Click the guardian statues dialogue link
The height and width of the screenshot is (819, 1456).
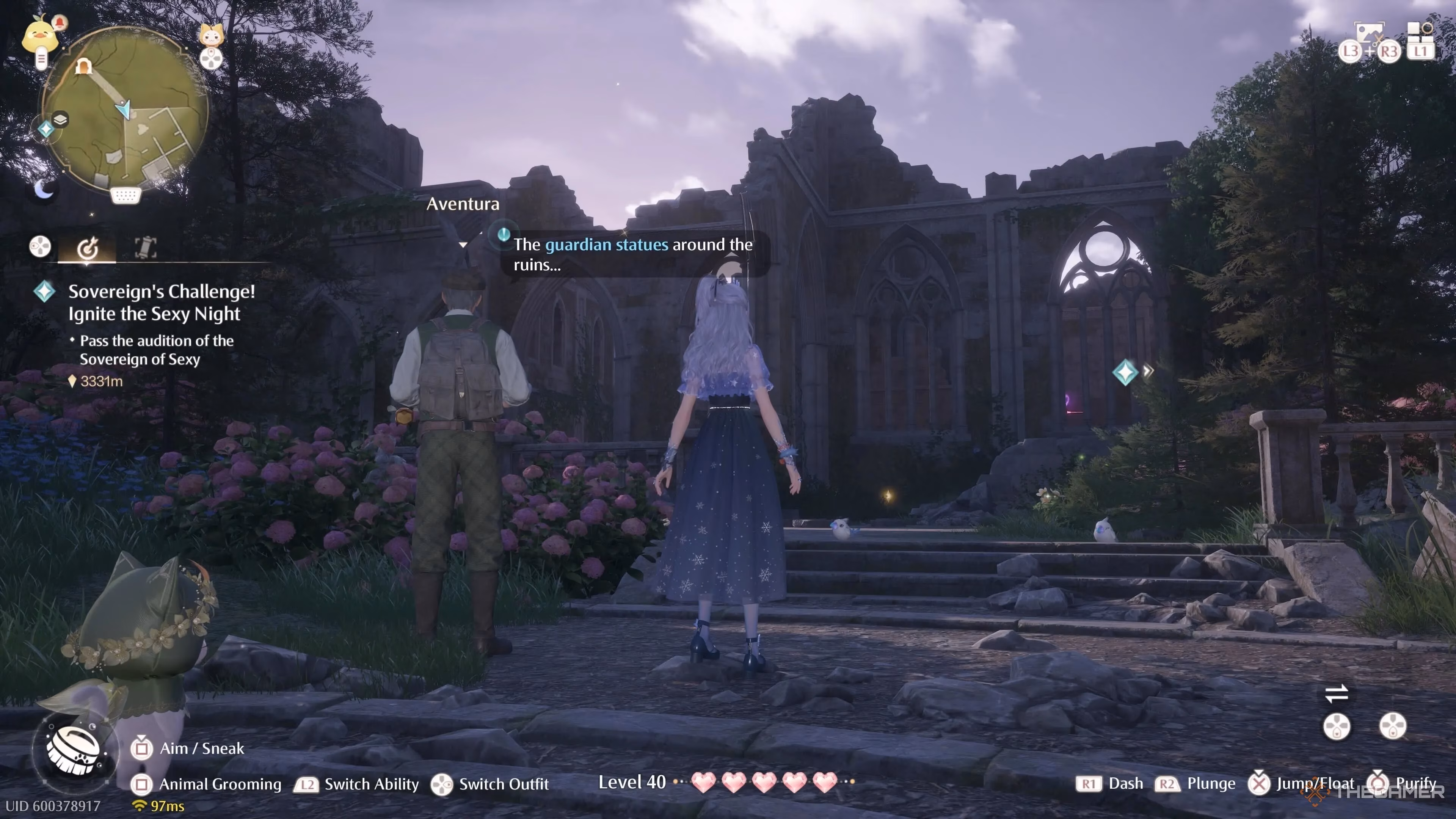click(x=607, y=245)
